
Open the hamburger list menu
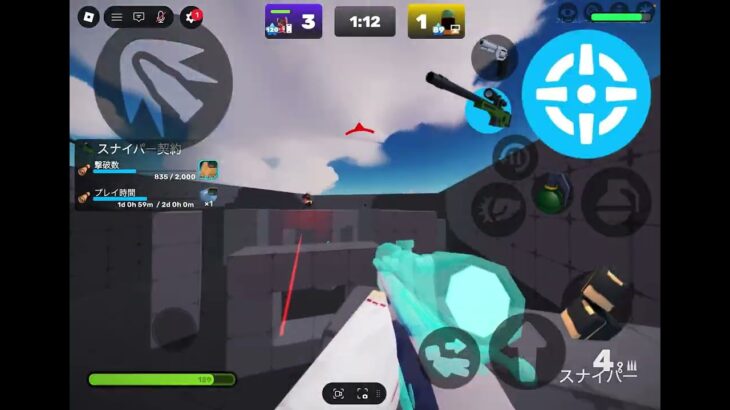(117, 16)
